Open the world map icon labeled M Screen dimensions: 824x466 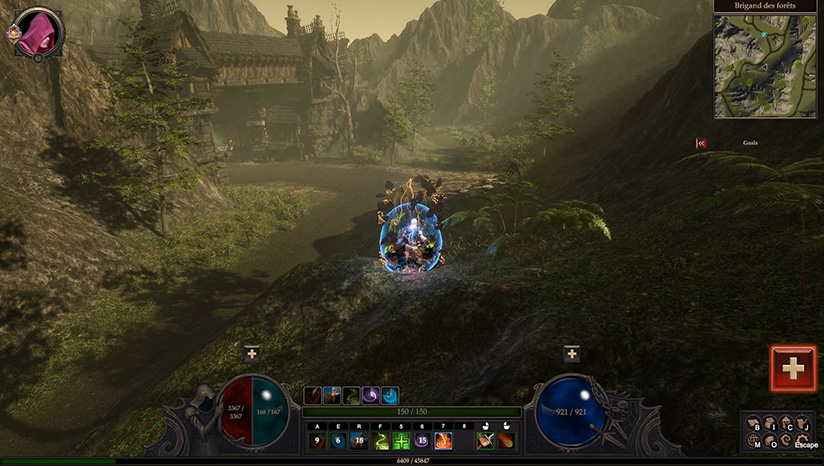click(x=755, y=441)
